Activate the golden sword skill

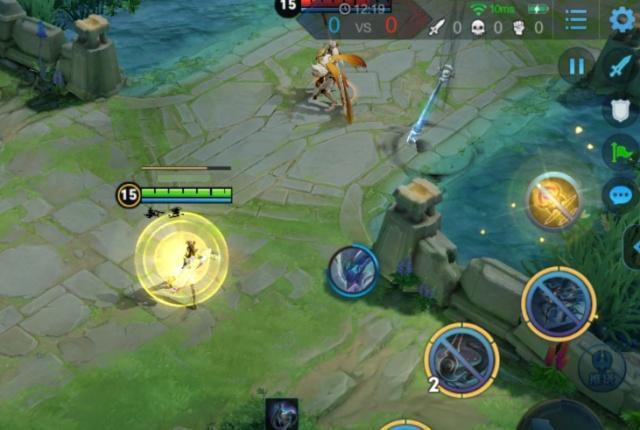(553, 200)
